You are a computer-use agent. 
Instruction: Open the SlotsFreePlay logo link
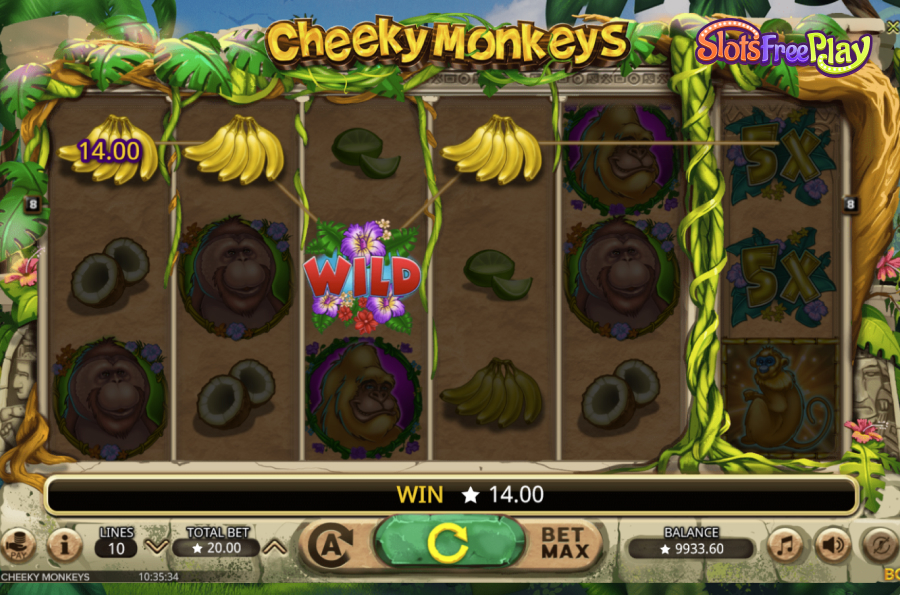click(x=783, y=46)
